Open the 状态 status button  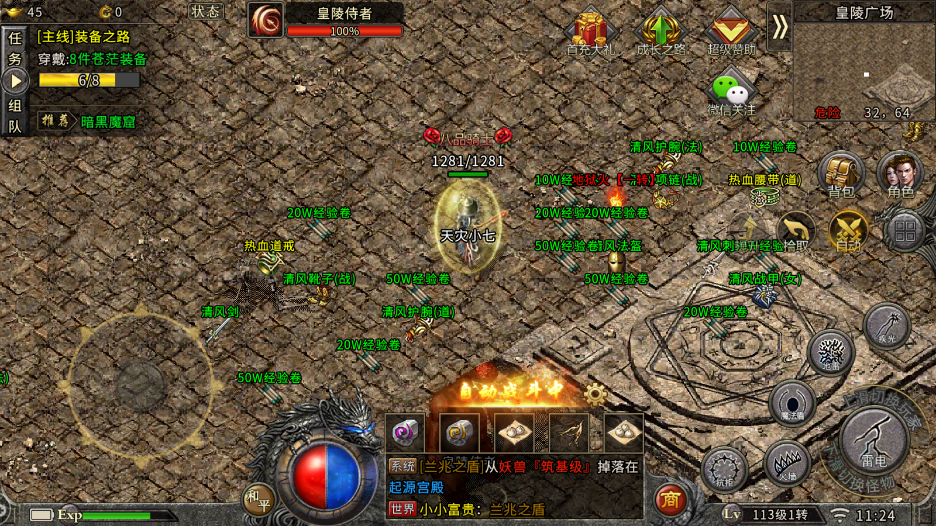tap(205, 12)
